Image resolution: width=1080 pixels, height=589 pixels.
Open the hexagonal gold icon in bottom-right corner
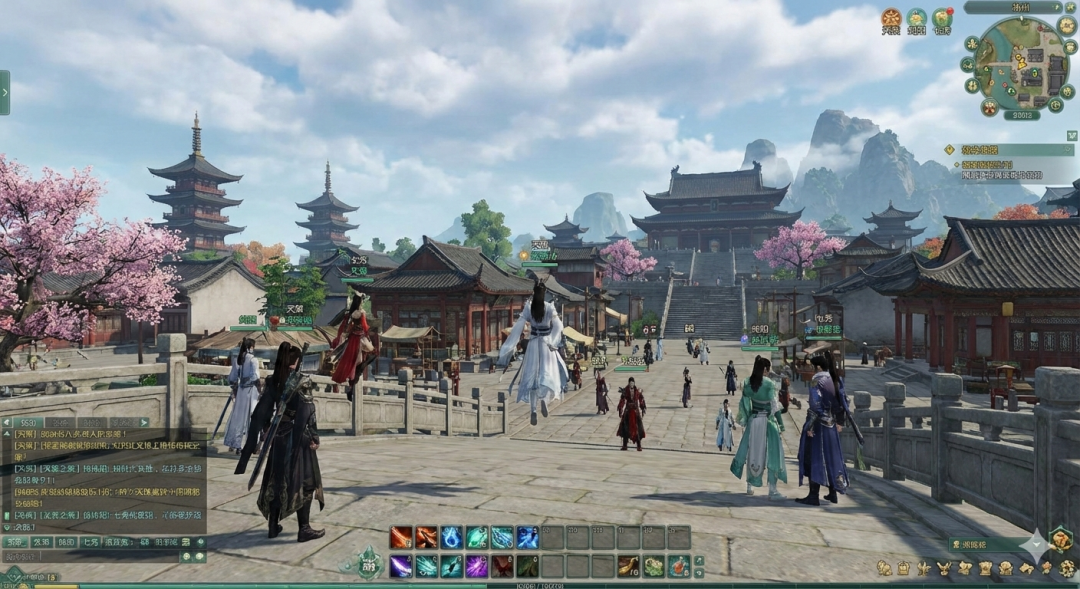coord(1060,541)
